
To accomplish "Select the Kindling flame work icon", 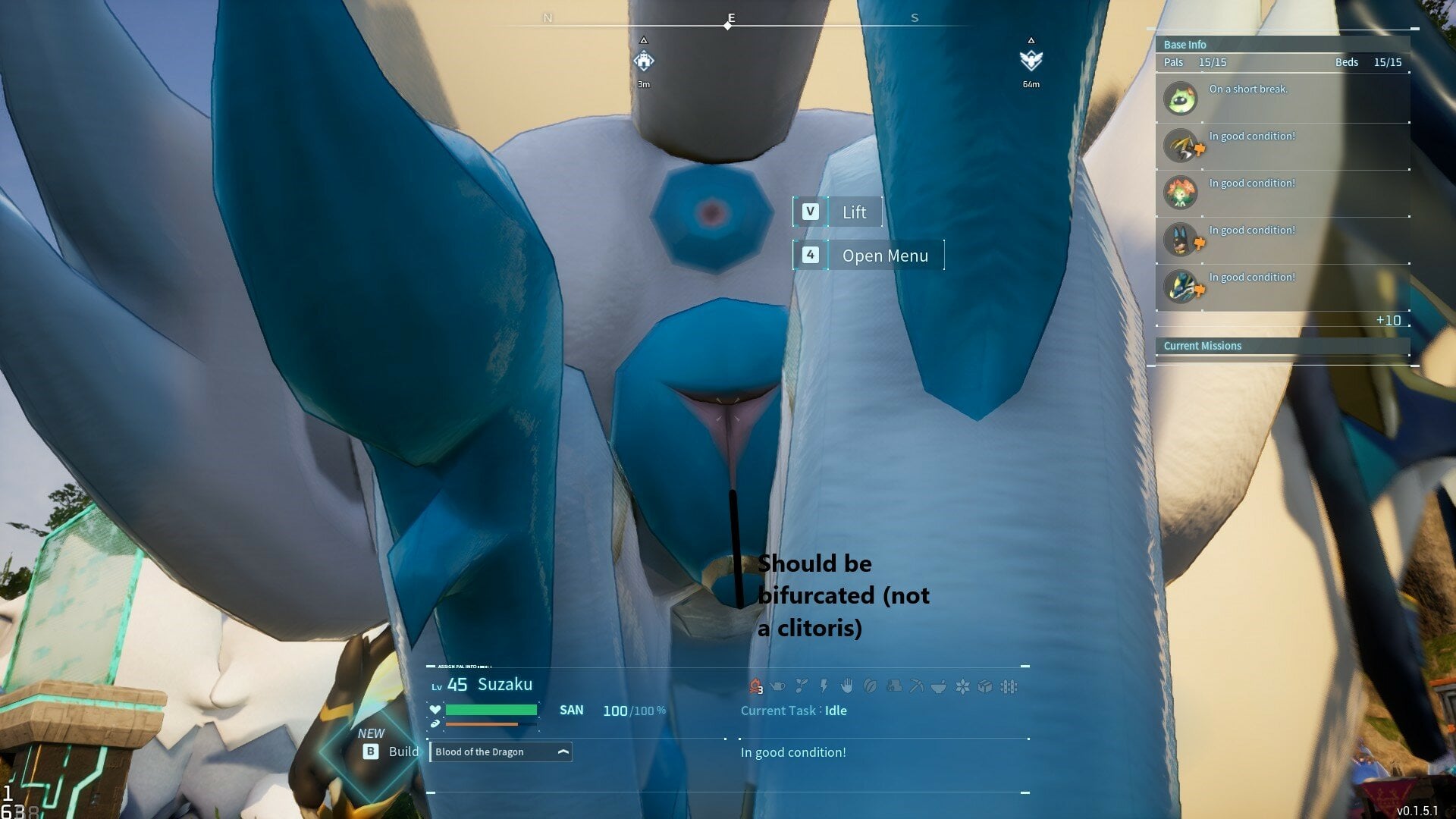I will click(x=755, y=686).
